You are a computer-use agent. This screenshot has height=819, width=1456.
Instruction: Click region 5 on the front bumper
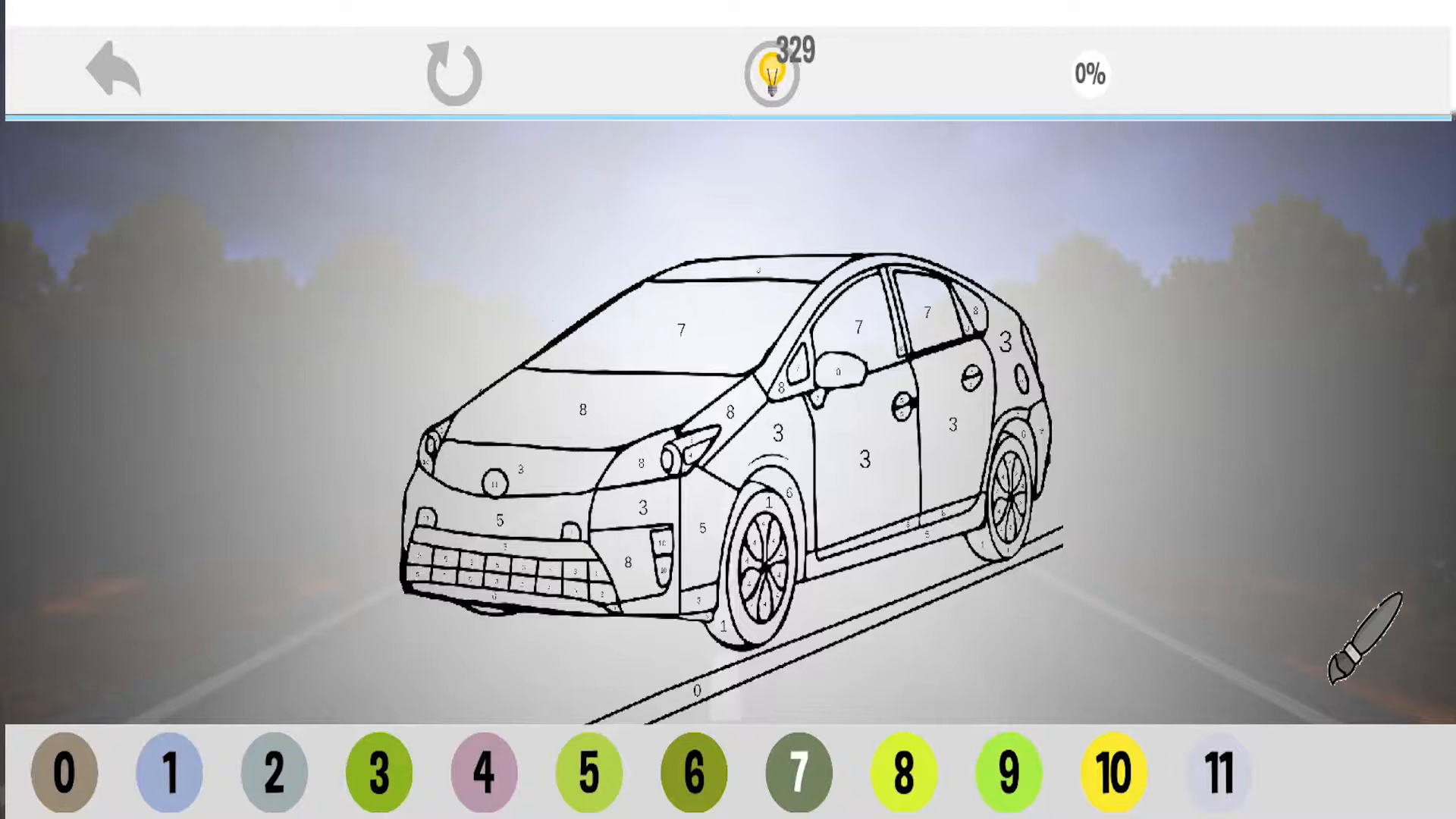(500, 519)
